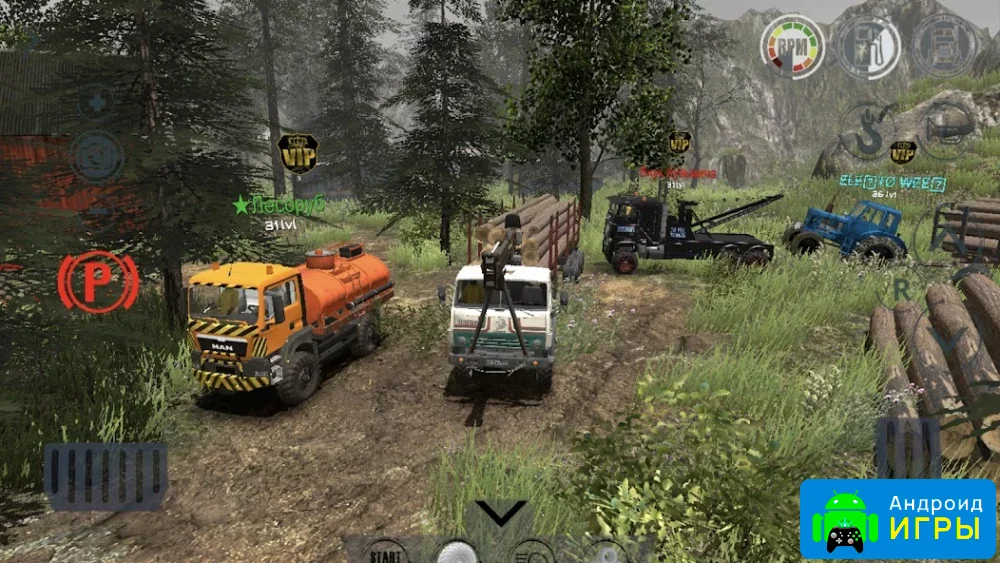Tap the plus button above the wheel icon
The image size is (1000, 563).
pyautogui.click(x=97, y=103)
